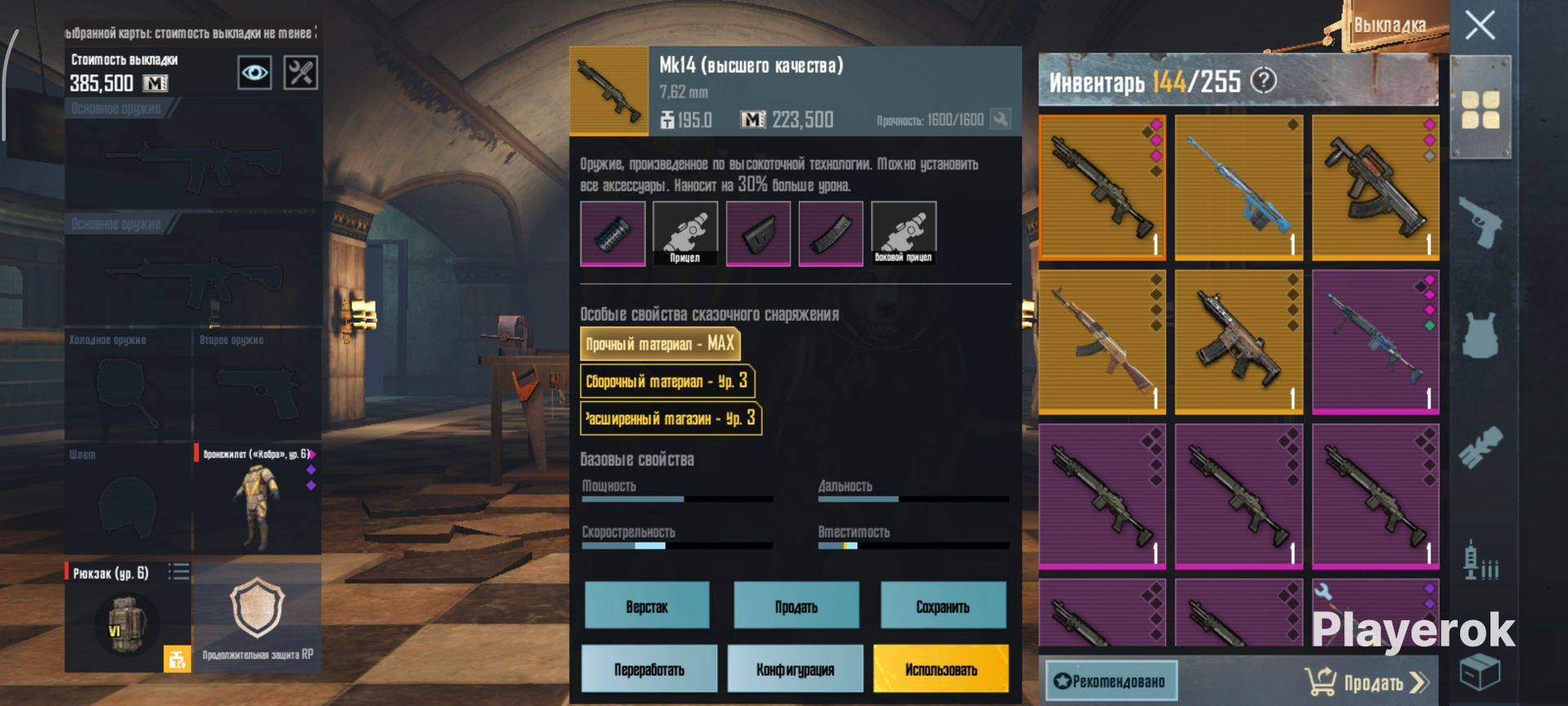This screenshot has width=1568, height=706.
Task: Open the Конфигурация menu
Action: point(795,669)
